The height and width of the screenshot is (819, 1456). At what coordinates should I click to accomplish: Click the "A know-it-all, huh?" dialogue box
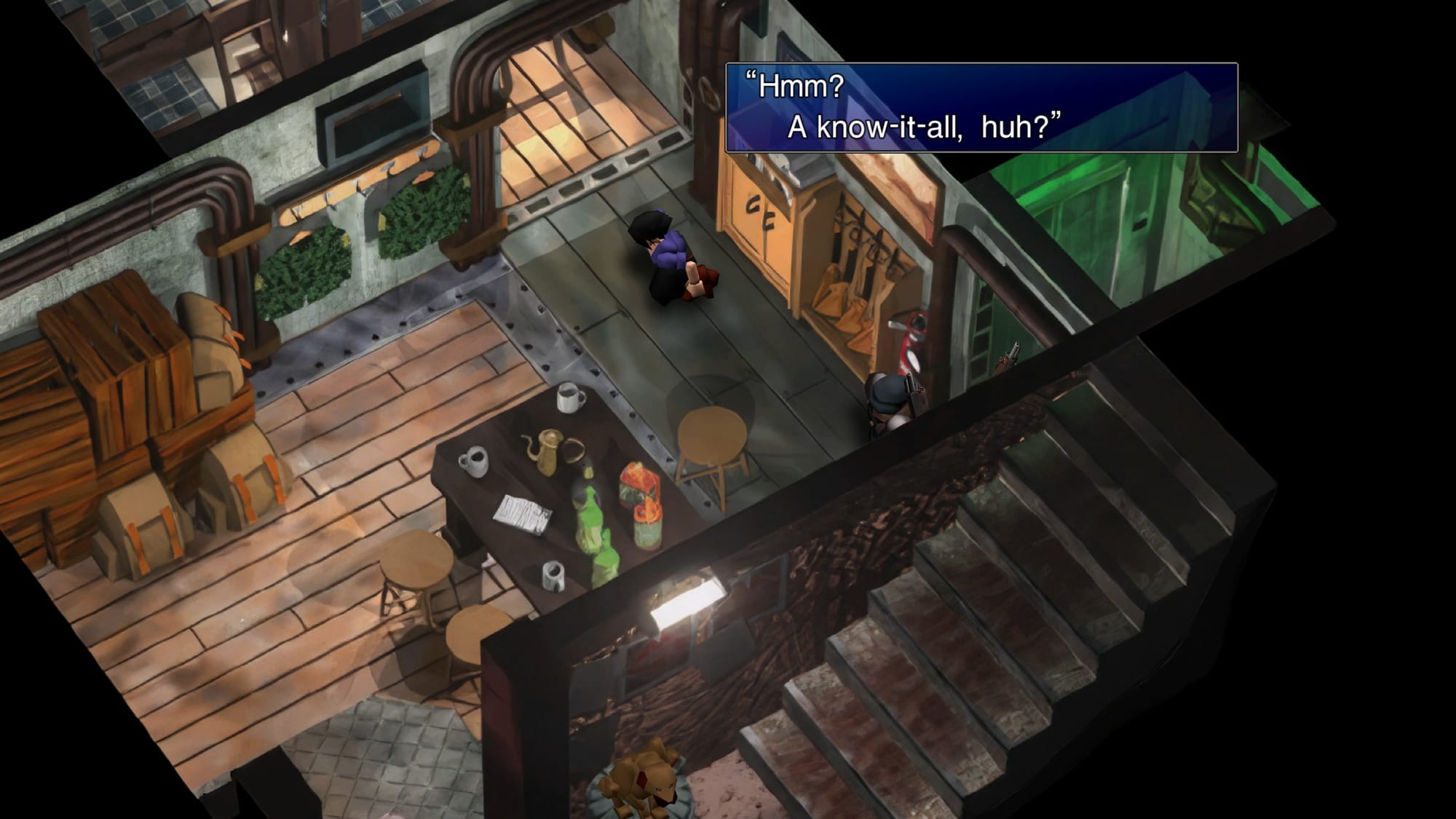tap(981, 108)
